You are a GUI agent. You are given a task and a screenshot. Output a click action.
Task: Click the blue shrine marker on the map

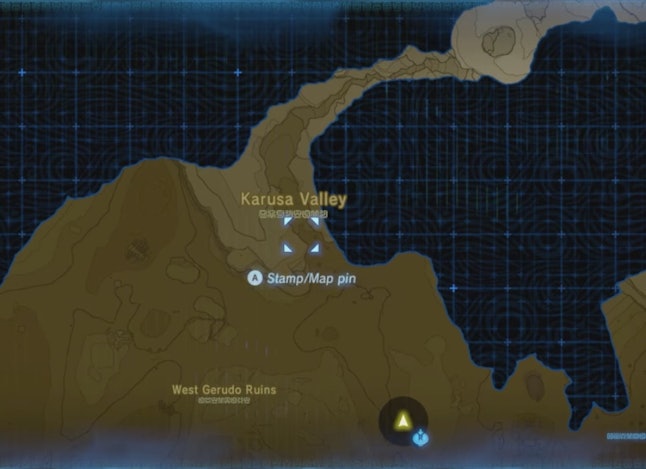click(421, 437)
